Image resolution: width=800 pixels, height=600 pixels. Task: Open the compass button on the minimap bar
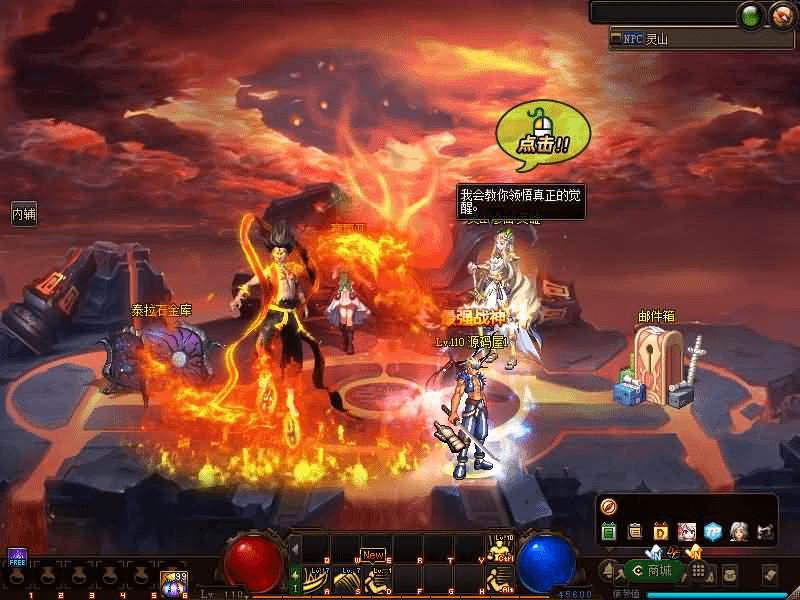781,15
